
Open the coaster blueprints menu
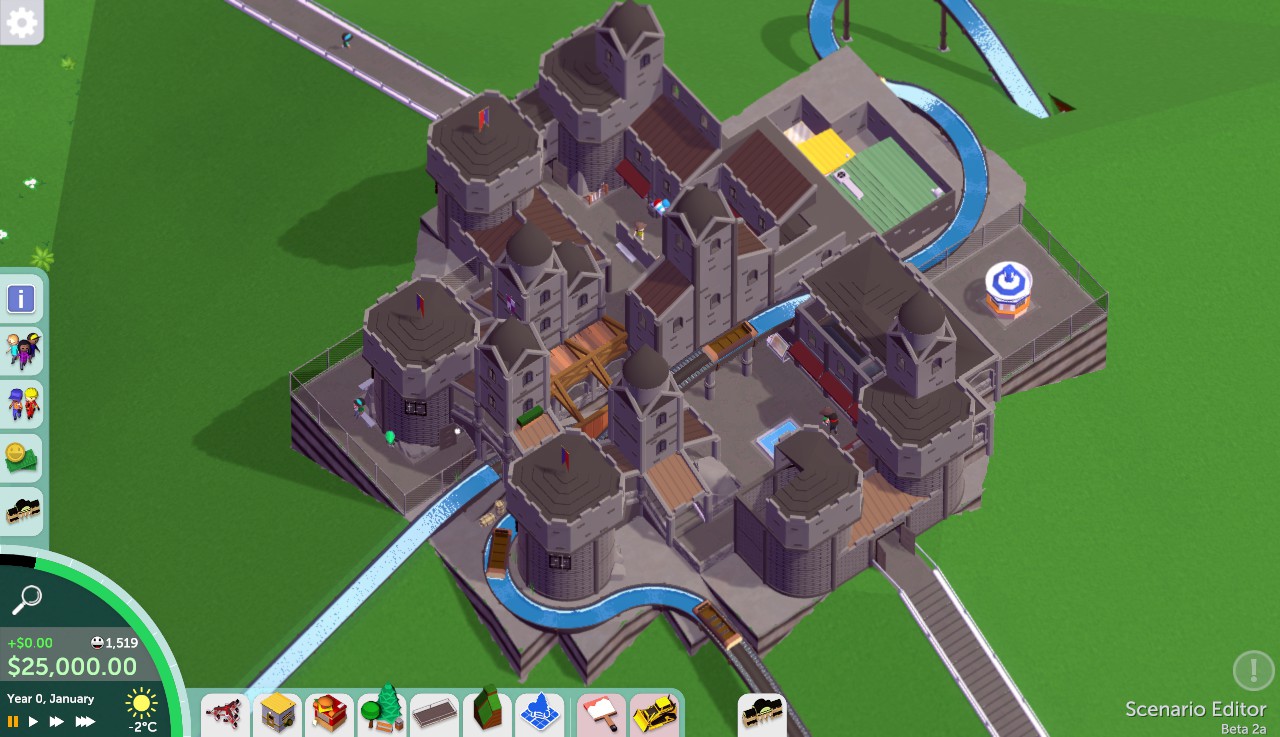coord(762,714)
